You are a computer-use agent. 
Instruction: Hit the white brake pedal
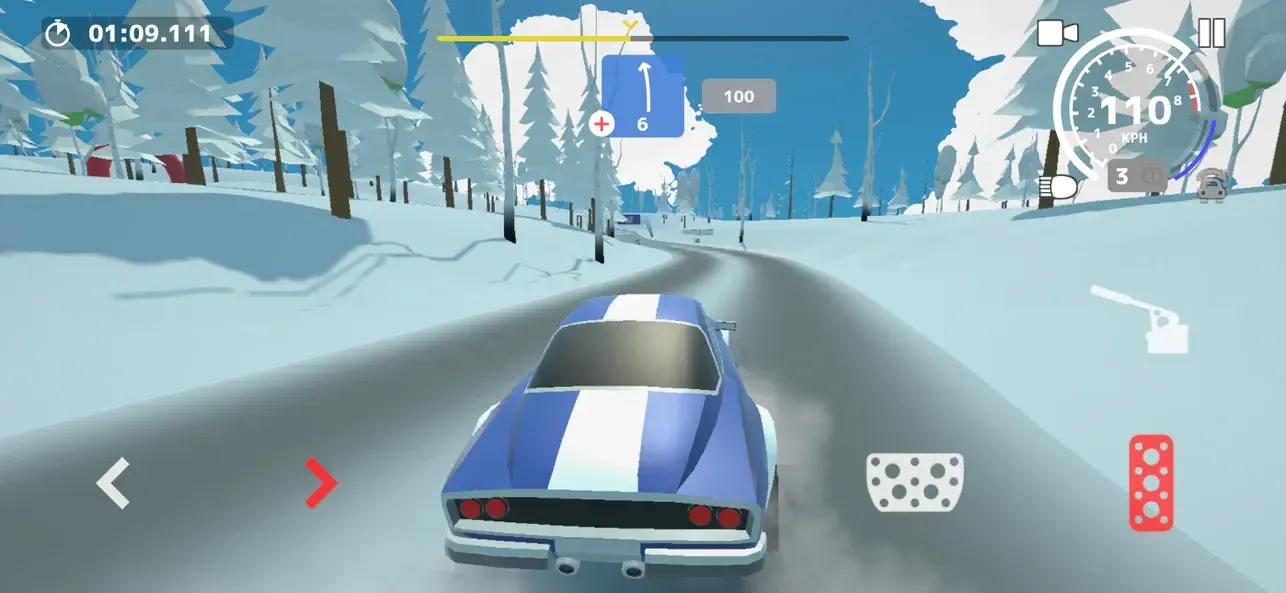click(x=914, y=482)
